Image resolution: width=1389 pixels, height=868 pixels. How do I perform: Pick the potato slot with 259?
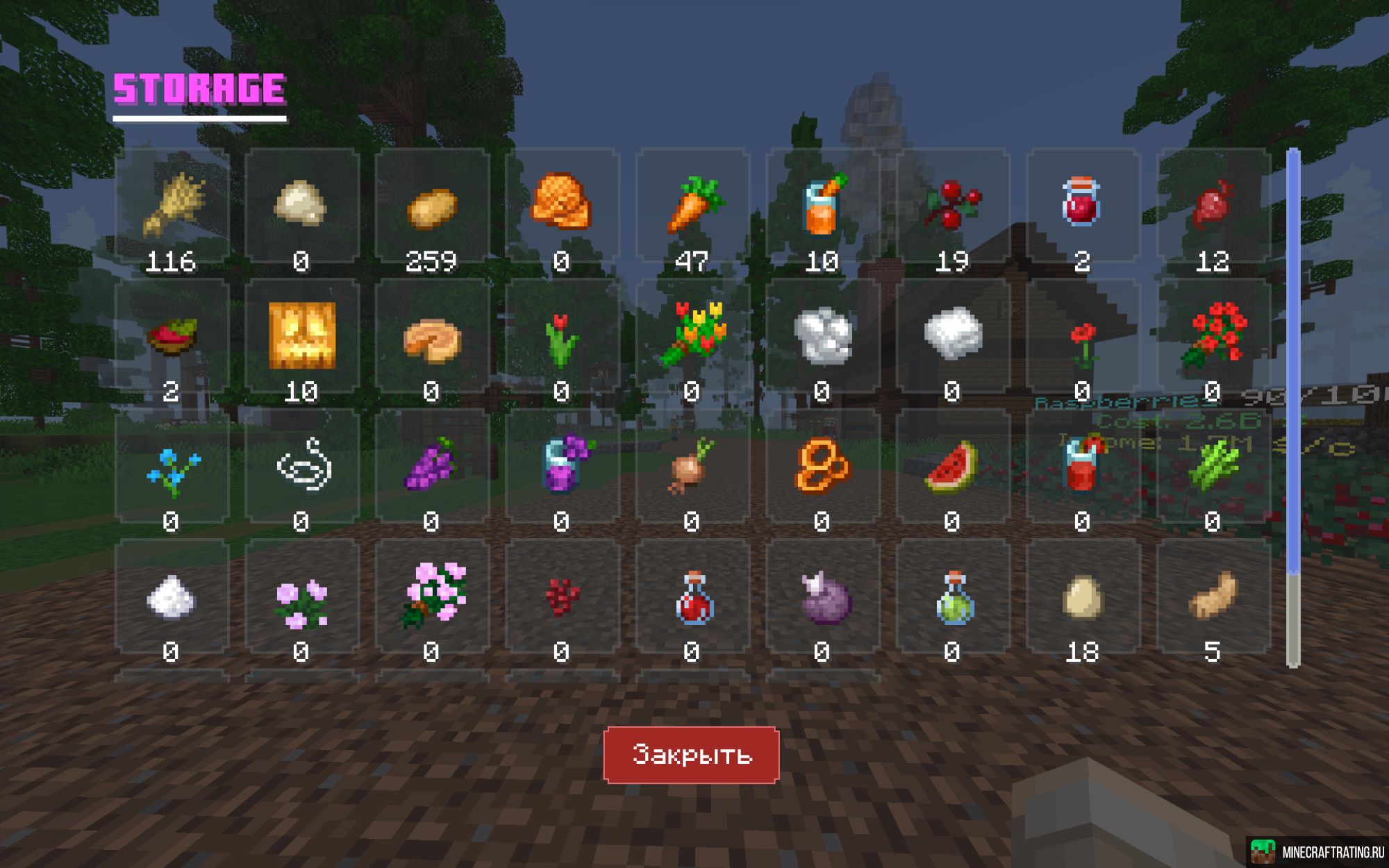coord(432,206)
